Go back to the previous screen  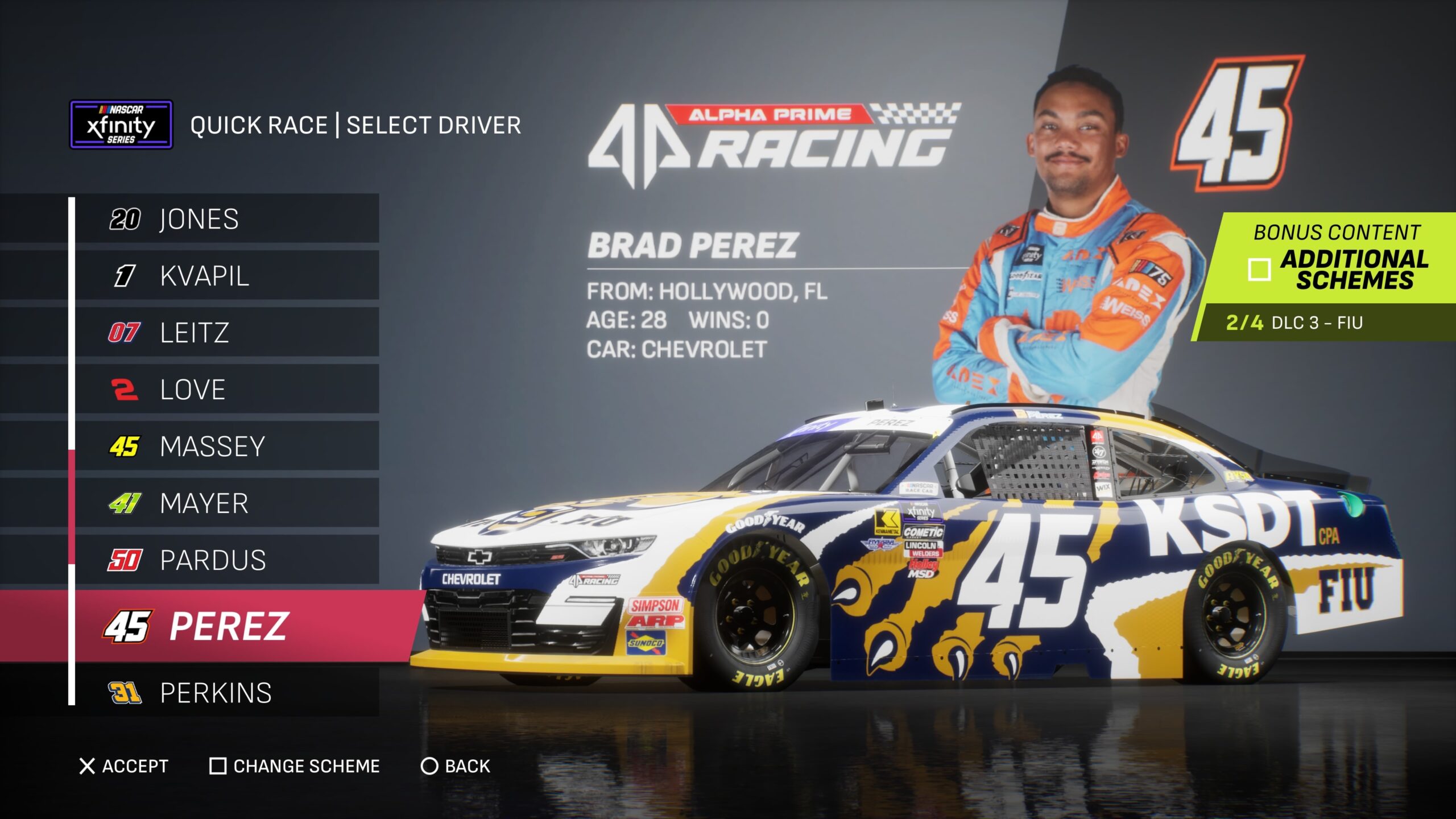[x=456, y=766]
